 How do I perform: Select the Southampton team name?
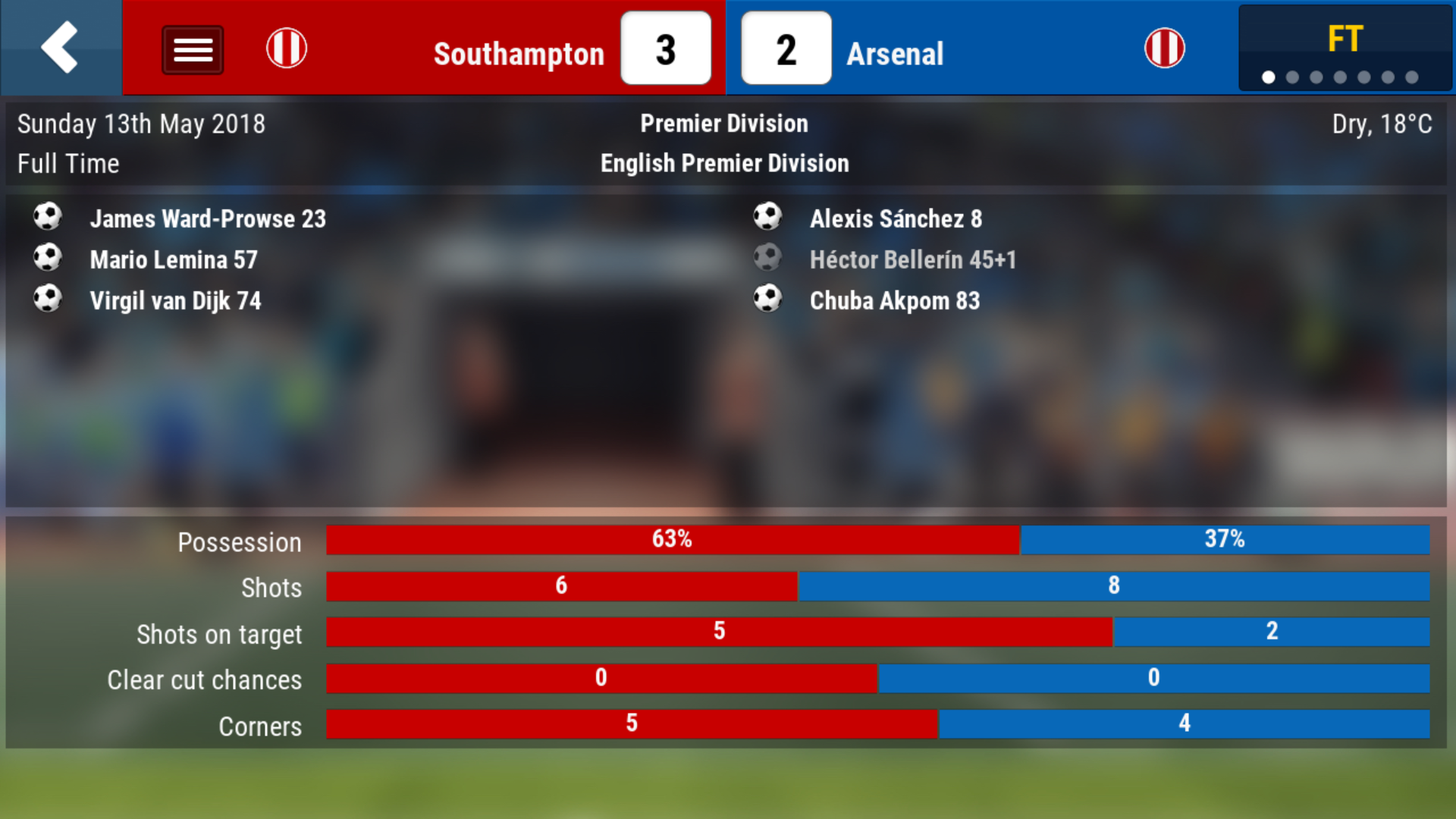519,54
